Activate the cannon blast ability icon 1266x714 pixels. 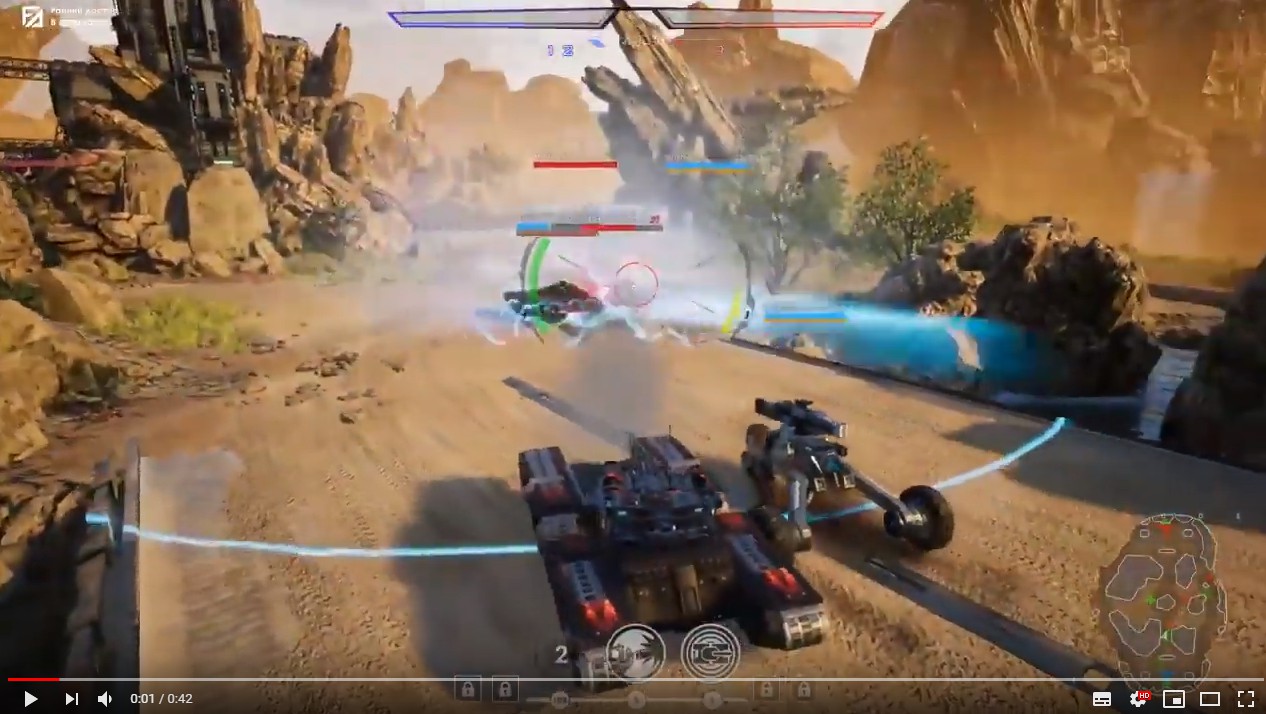[x=635, y=650]
